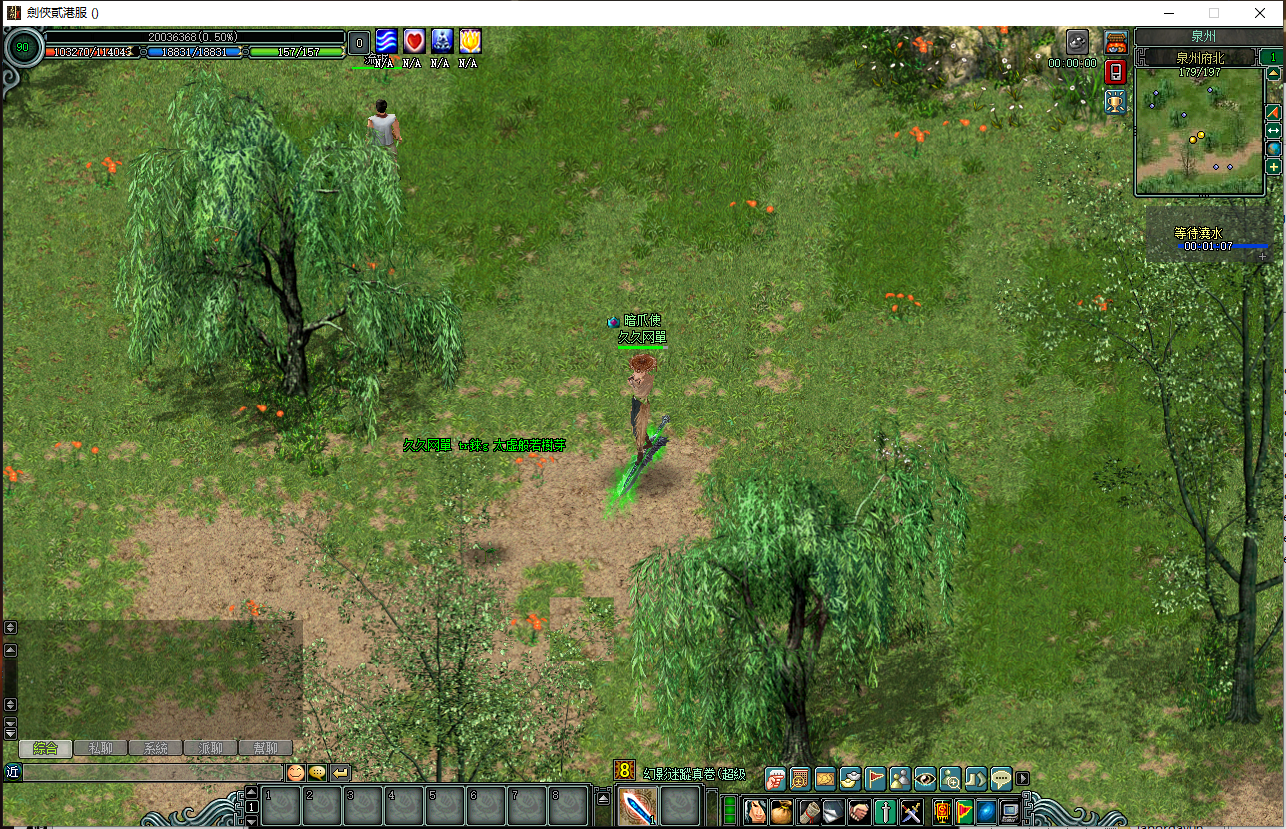Viewport: 1286px width, 829px height.
Task: Click the red flag button
Action: point(875,778)
